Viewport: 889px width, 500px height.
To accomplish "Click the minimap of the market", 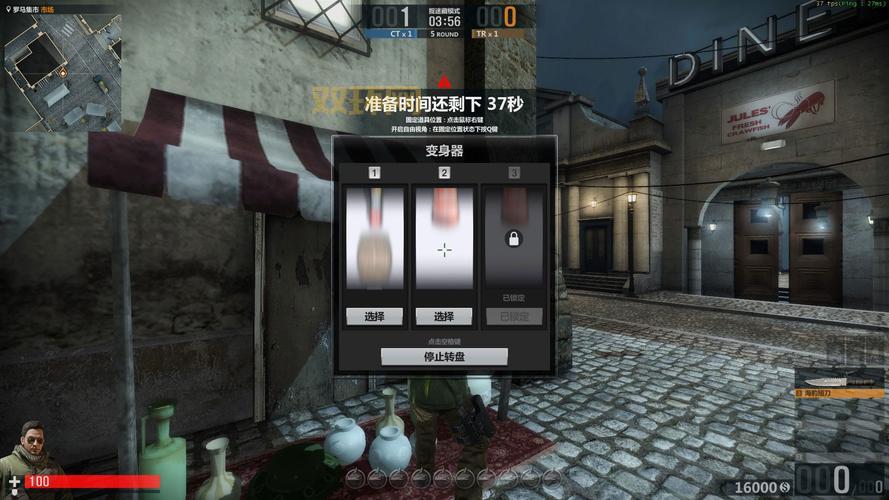I will pyautogui.click(x=61, y=70).
